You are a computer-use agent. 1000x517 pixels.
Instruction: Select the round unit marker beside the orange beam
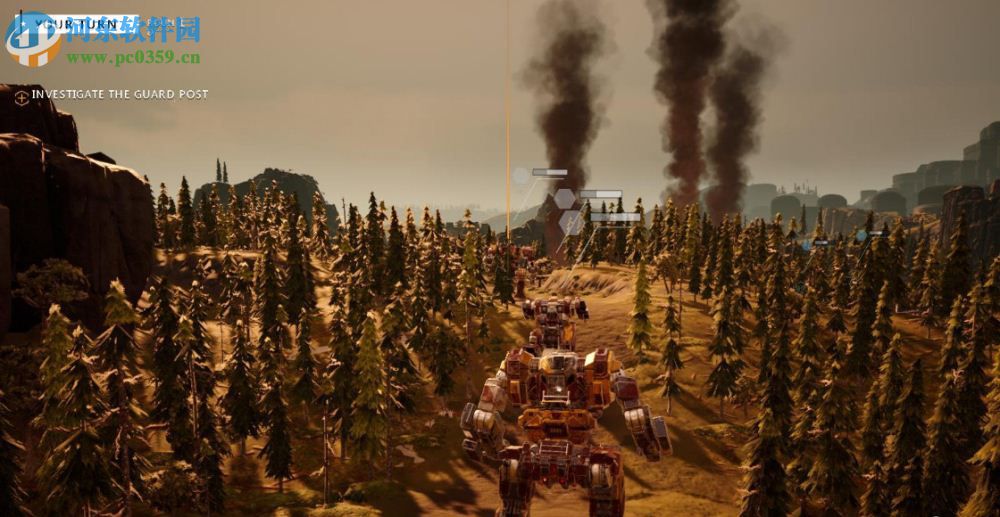[521, 176]
